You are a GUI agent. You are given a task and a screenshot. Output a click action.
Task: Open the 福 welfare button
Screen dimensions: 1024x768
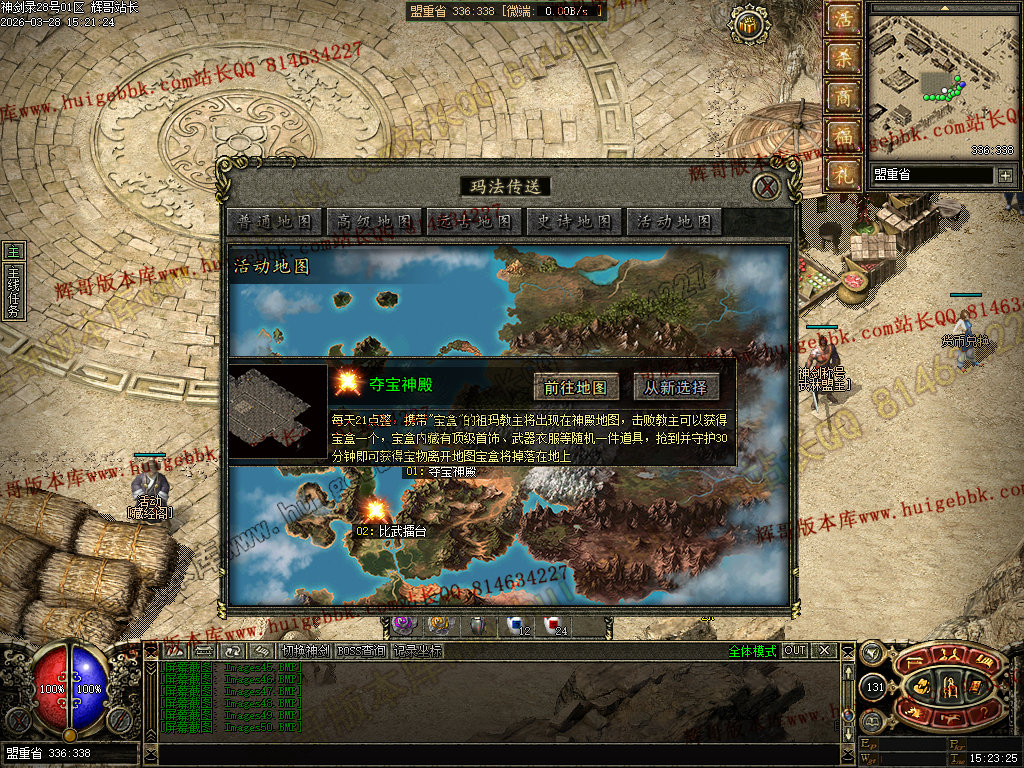[x=844, y=136]
